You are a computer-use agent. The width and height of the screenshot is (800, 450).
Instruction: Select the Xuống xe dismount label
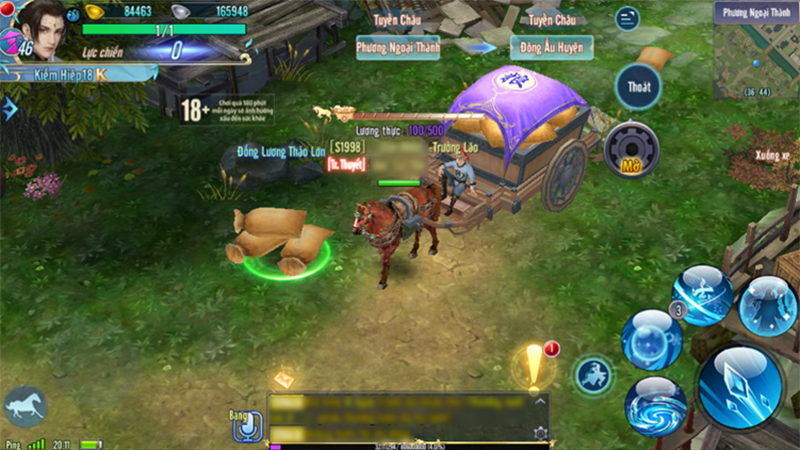pos(773,156)
